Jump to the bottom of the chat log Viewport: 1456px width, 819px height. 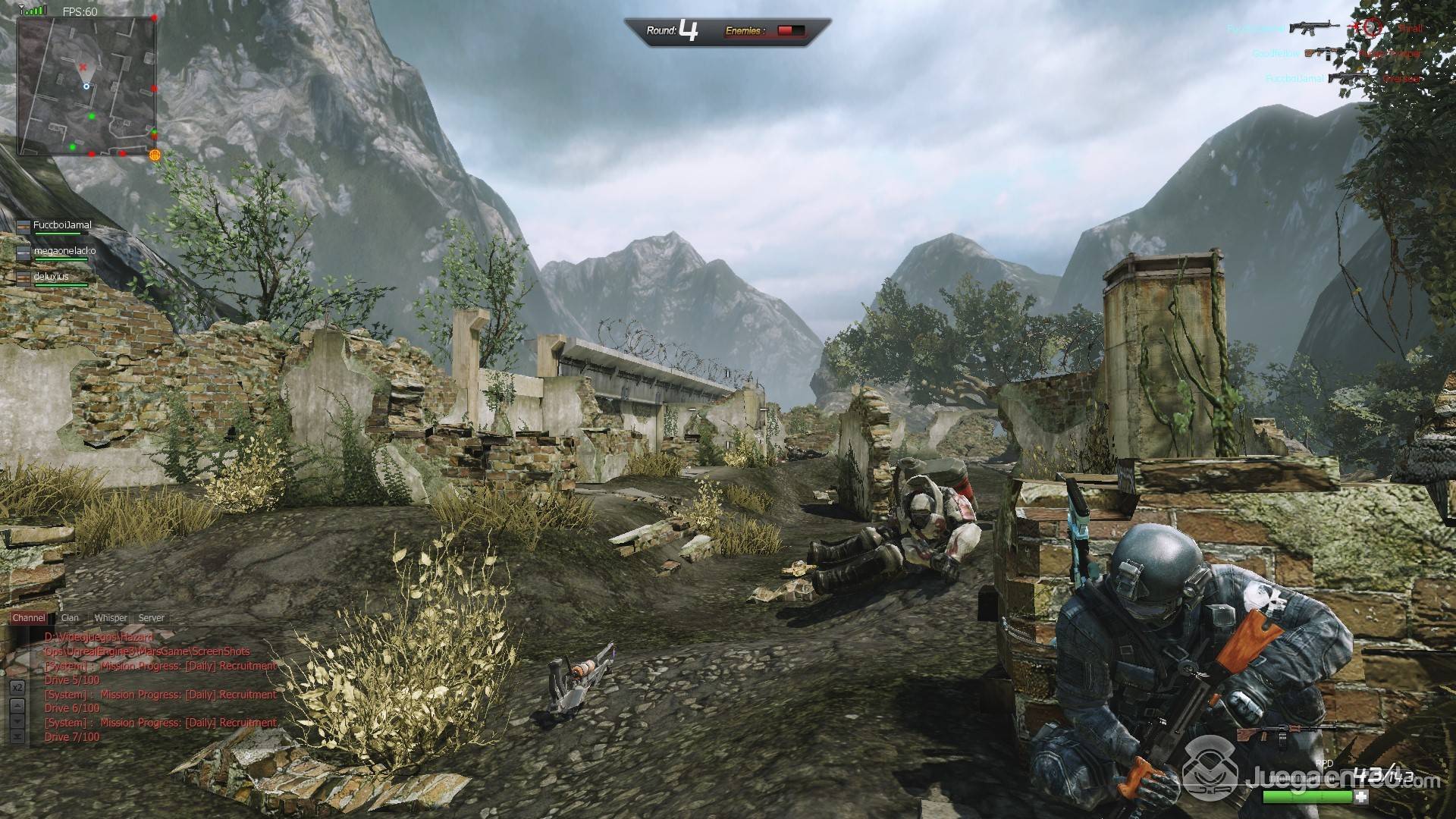tap(17, 736)
